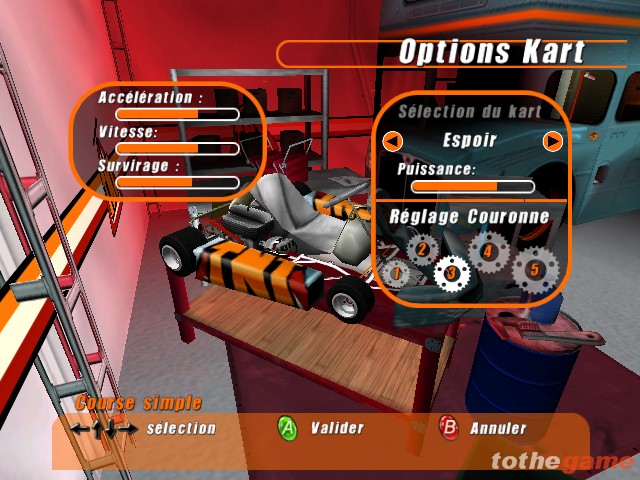
Task: Confirm with the Valider option
Action: 288,428
